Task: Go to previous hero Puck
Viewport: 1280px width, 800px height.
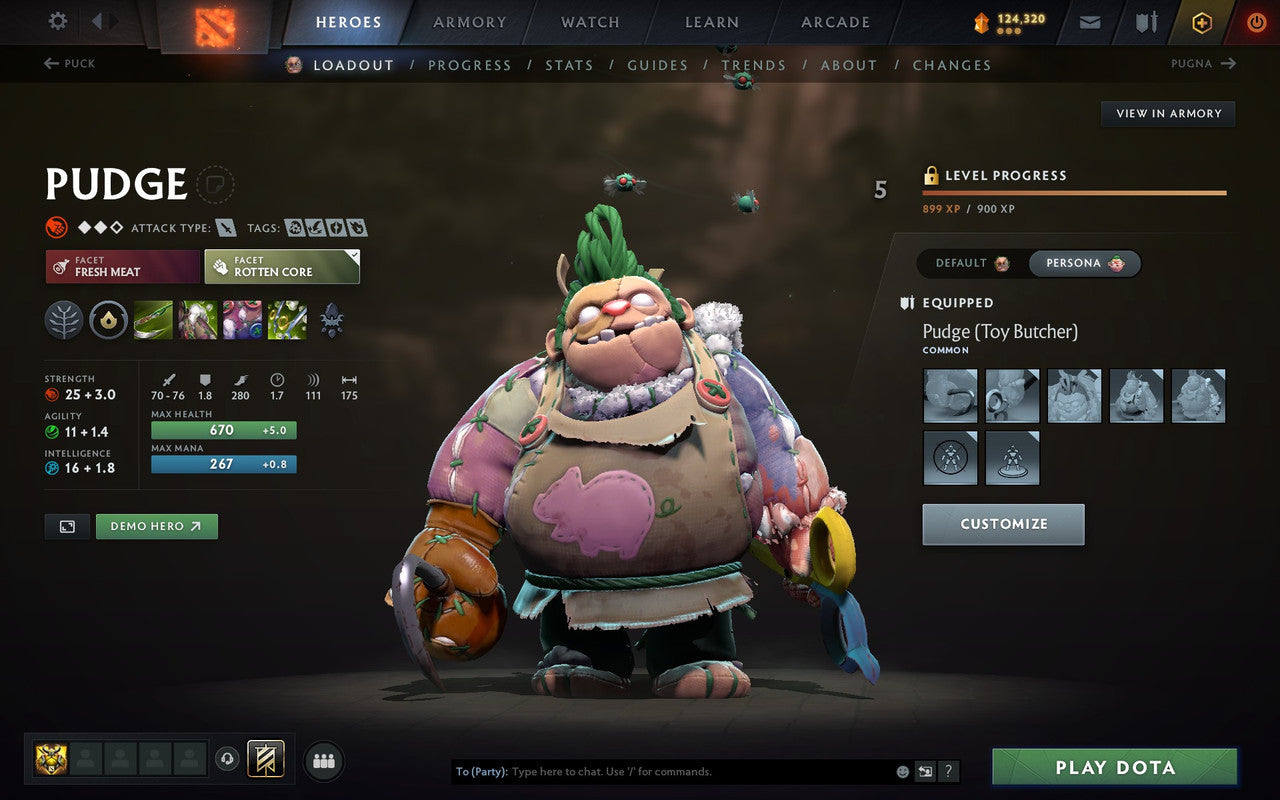Action: [x=70, y=64]
